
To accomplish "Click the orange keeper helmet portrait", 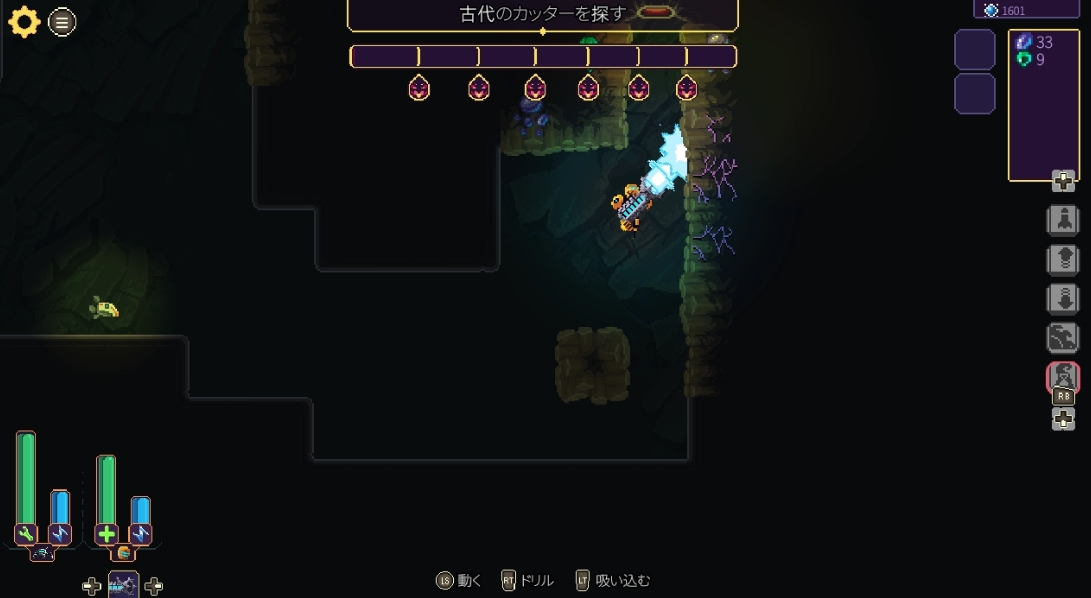I will pyautogui.click(x=123, y=552).
